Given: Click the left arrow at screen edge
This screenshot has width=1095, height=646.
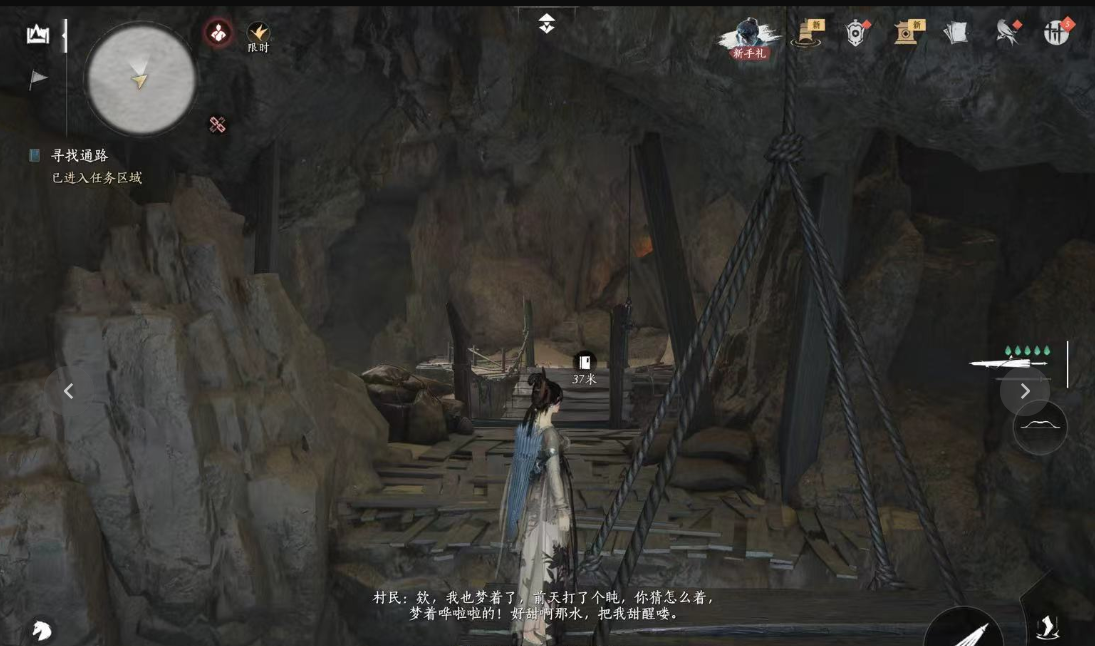Looking at the screenshot, I should tap(68, 391).
